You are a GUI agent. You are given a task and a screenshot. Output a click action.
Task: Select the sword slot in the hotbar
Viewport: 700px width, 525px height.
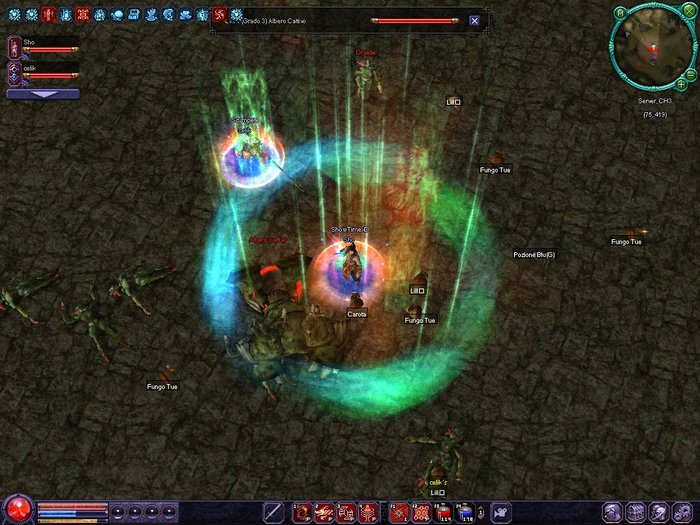click(x=273, y=512)
